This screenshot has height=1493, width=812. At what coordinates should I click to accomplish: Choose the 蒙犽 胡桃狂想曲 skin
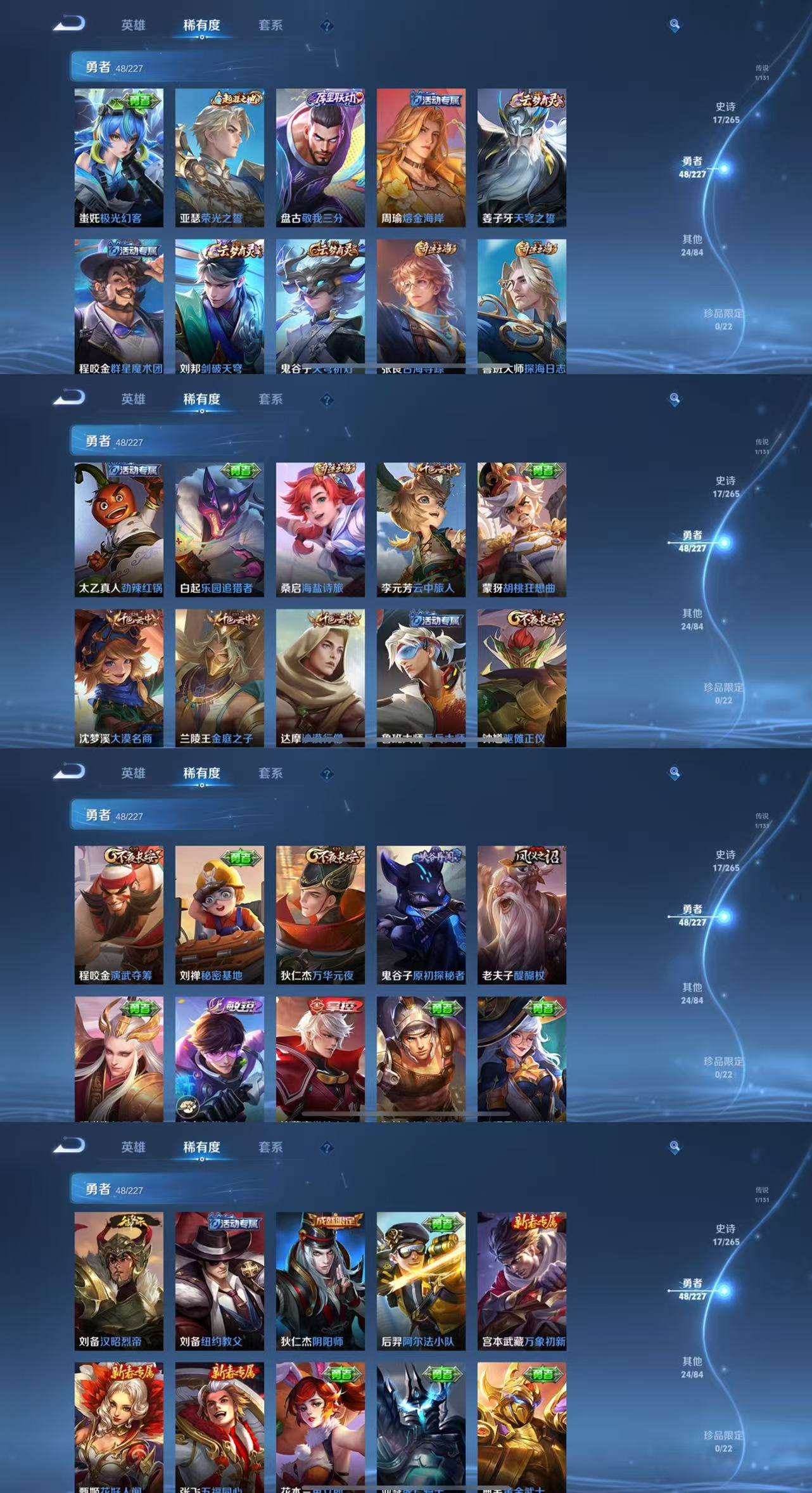point(521,530)
